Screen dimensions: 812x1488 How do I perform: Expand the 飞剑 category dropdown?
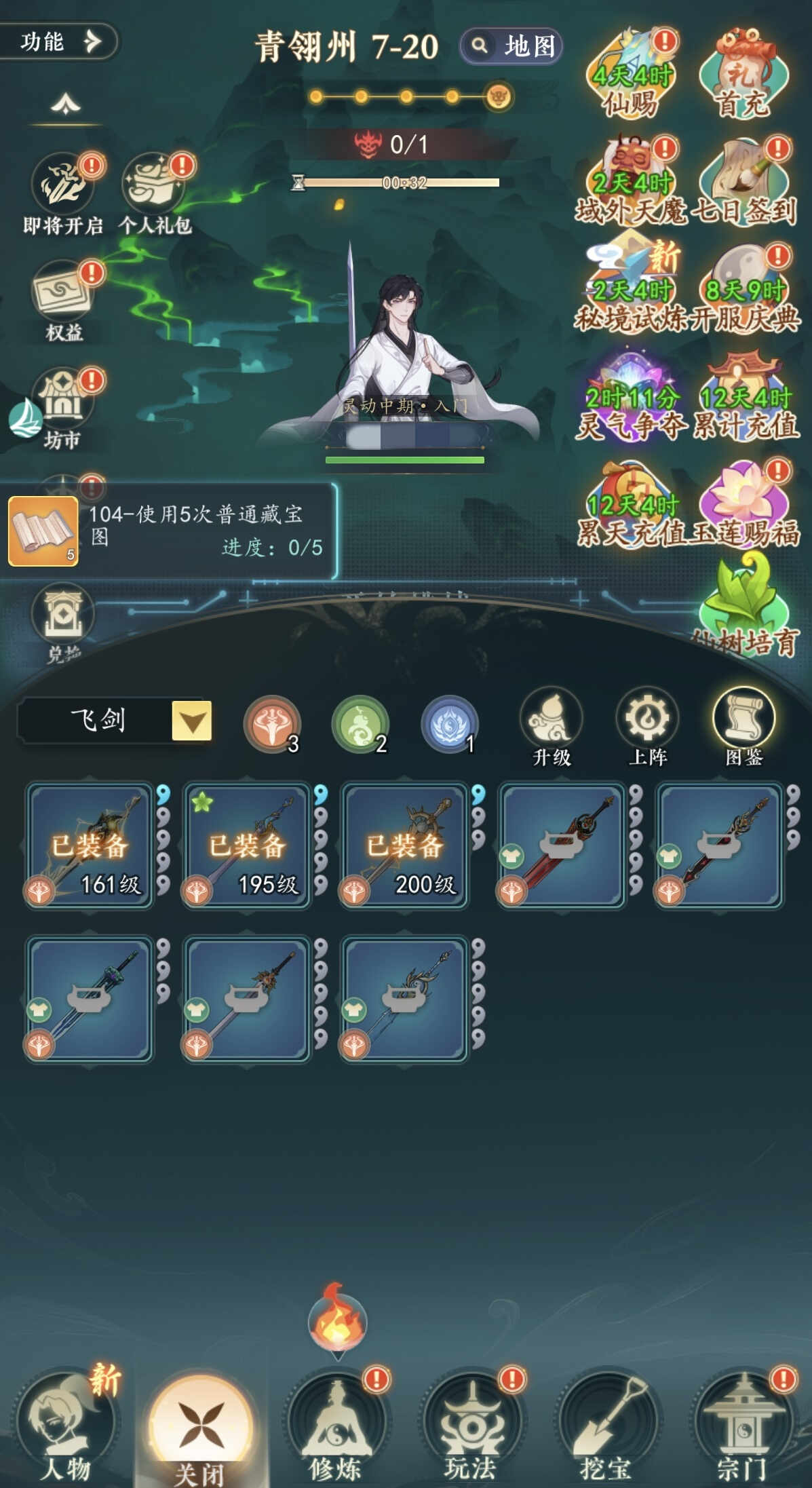191,721
